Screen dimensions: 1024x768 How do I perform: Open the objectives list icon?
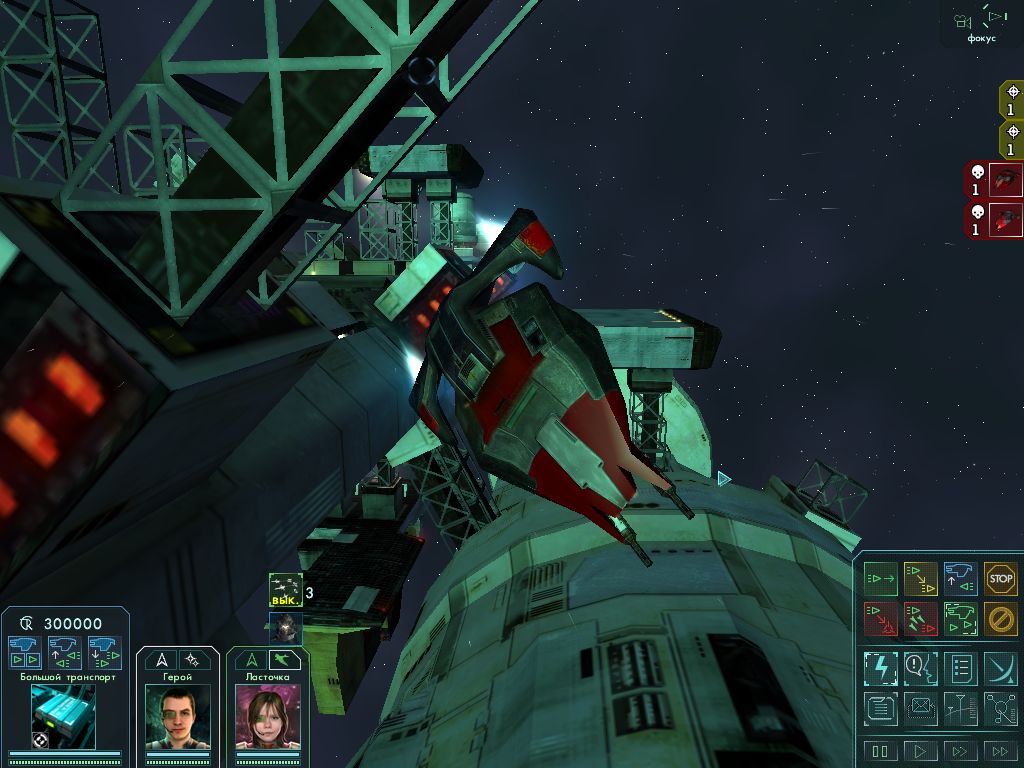(960, 667)
